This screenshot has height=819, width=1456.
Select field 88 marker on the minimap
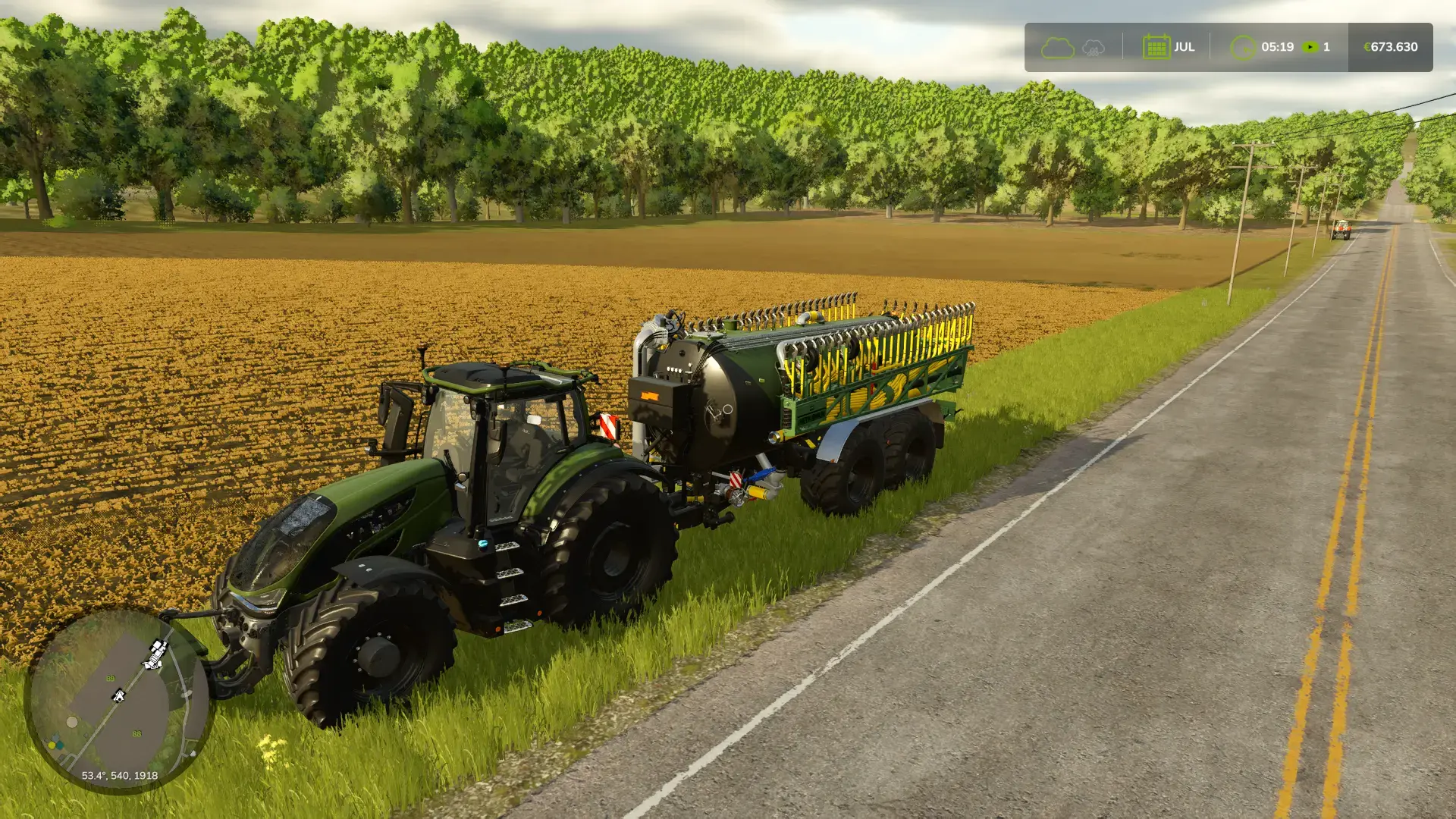(x=136, y=734)
